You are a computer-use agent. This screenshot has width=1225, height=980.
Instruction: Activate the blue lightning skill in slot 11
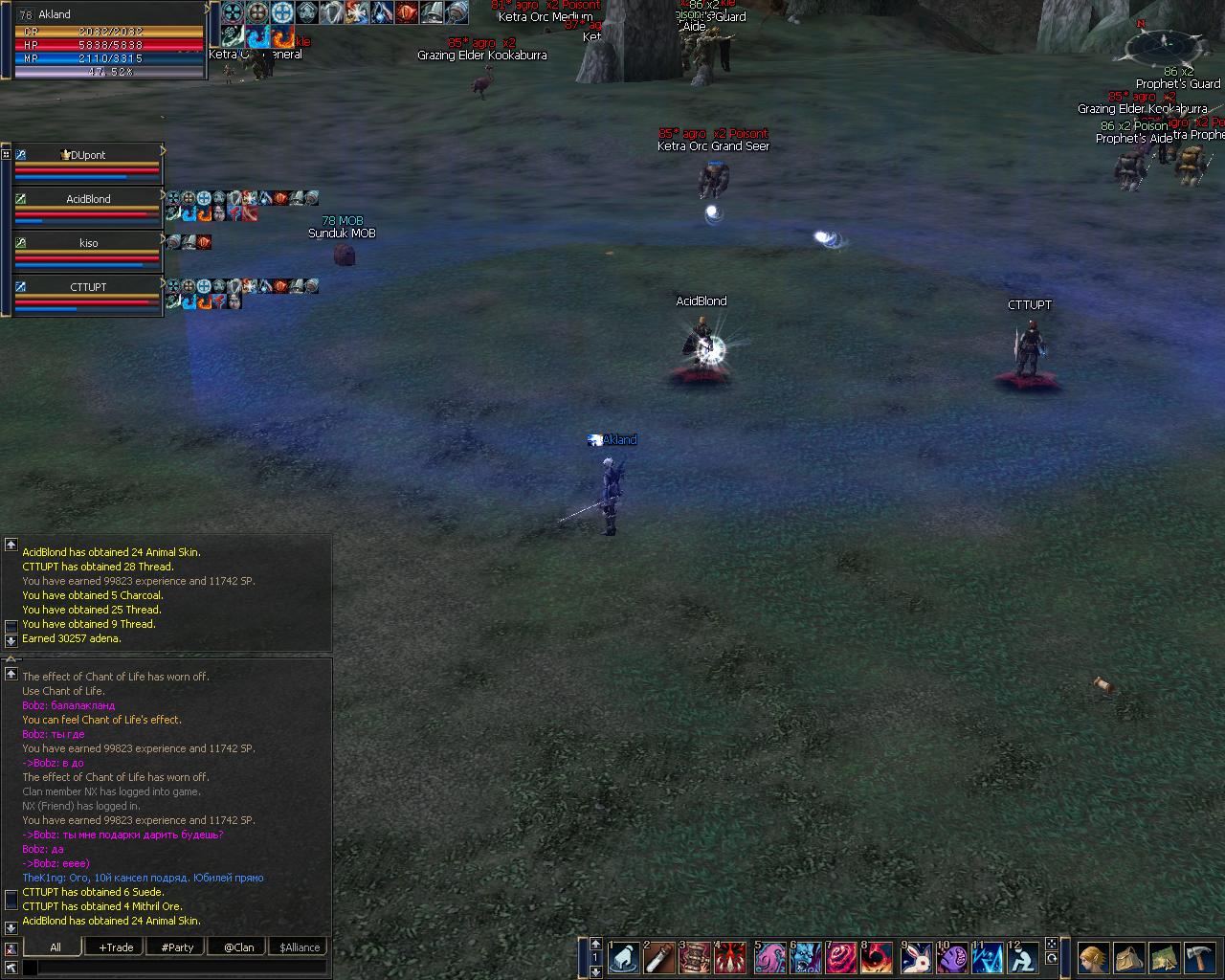pyautogui.click(x=988, y=957)
